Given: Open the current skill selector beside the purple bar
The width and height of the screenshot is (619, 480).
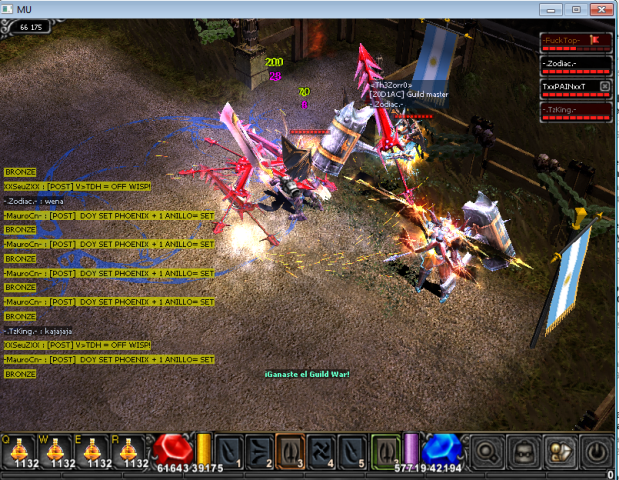Looking at the screenshot, I should point(386,451).
